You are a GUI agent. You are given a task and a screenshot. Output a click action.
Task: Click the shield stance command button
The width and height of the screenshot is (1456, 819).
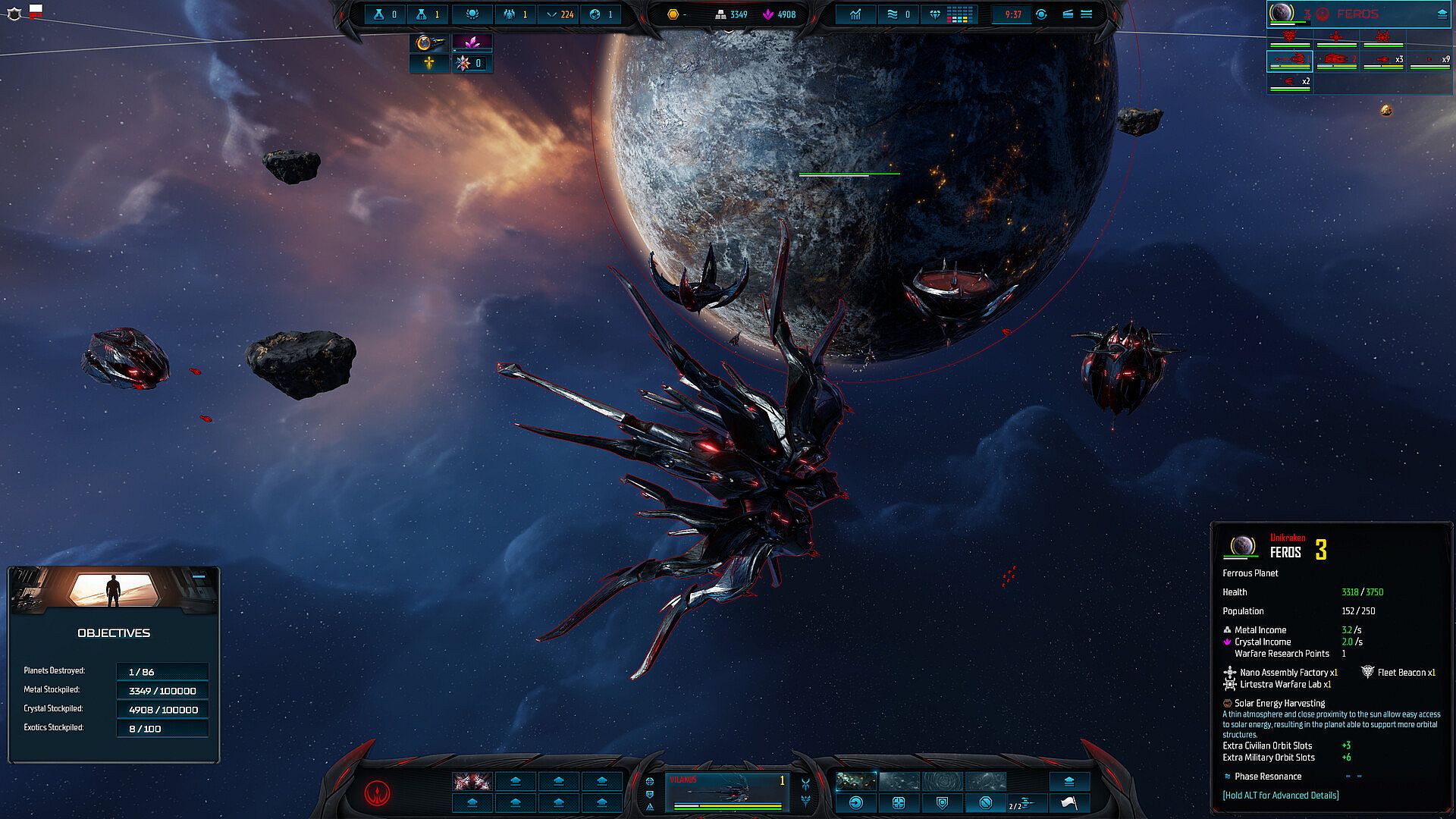(942, 803)
